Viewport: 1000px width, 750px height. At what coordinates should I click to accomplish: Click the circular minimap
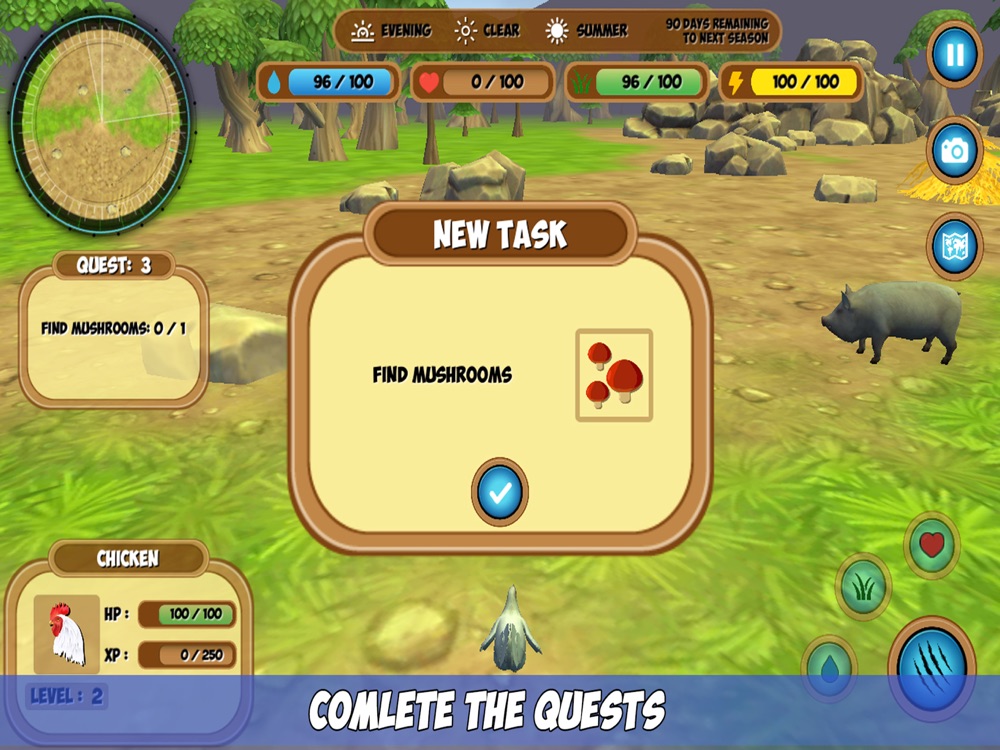coord(100,119)
